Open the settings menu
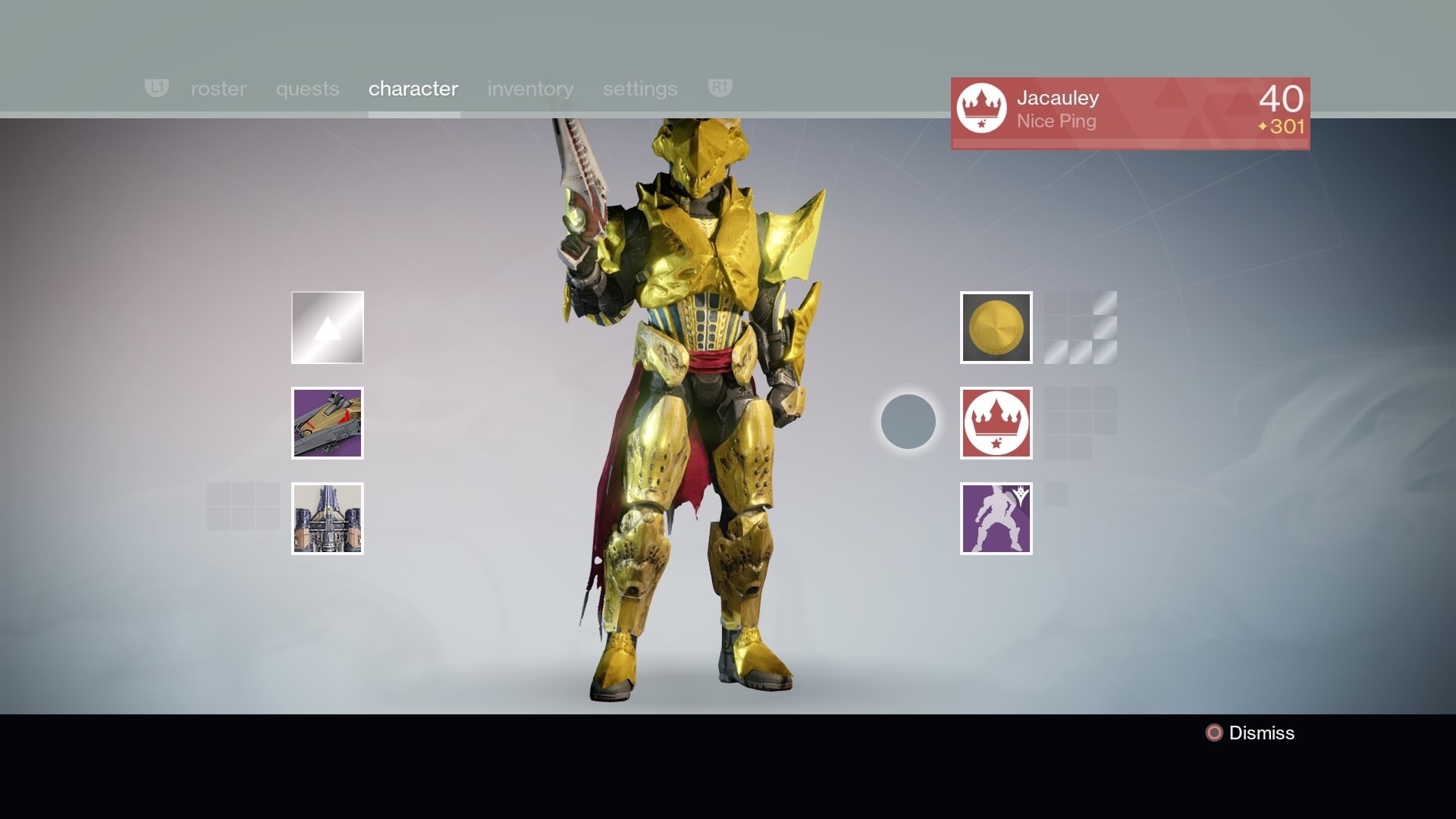The image size is (1456, 819). tap(640, 89)
